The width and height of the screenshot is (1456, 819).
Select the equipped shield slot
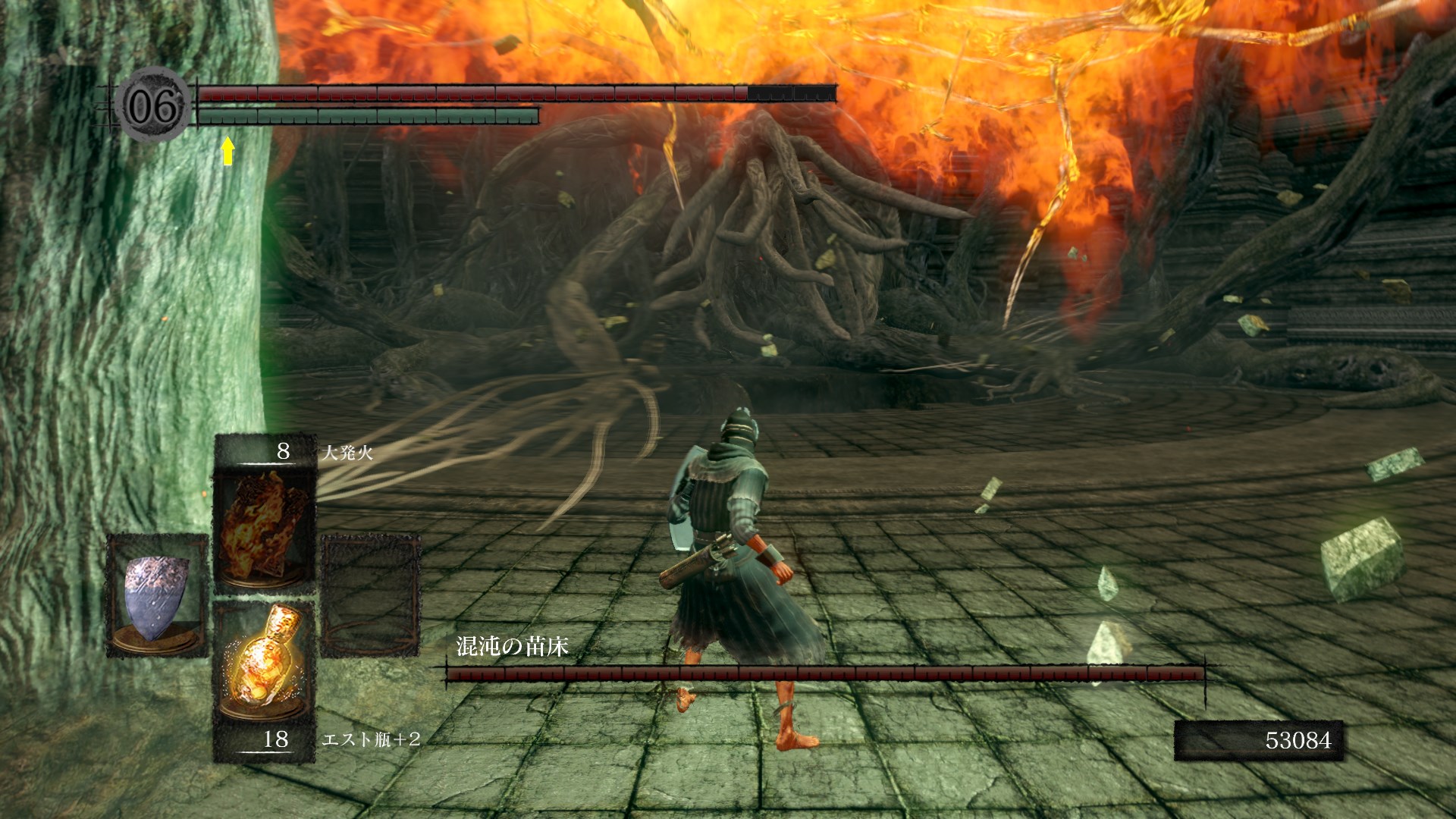tap(157, 595)
